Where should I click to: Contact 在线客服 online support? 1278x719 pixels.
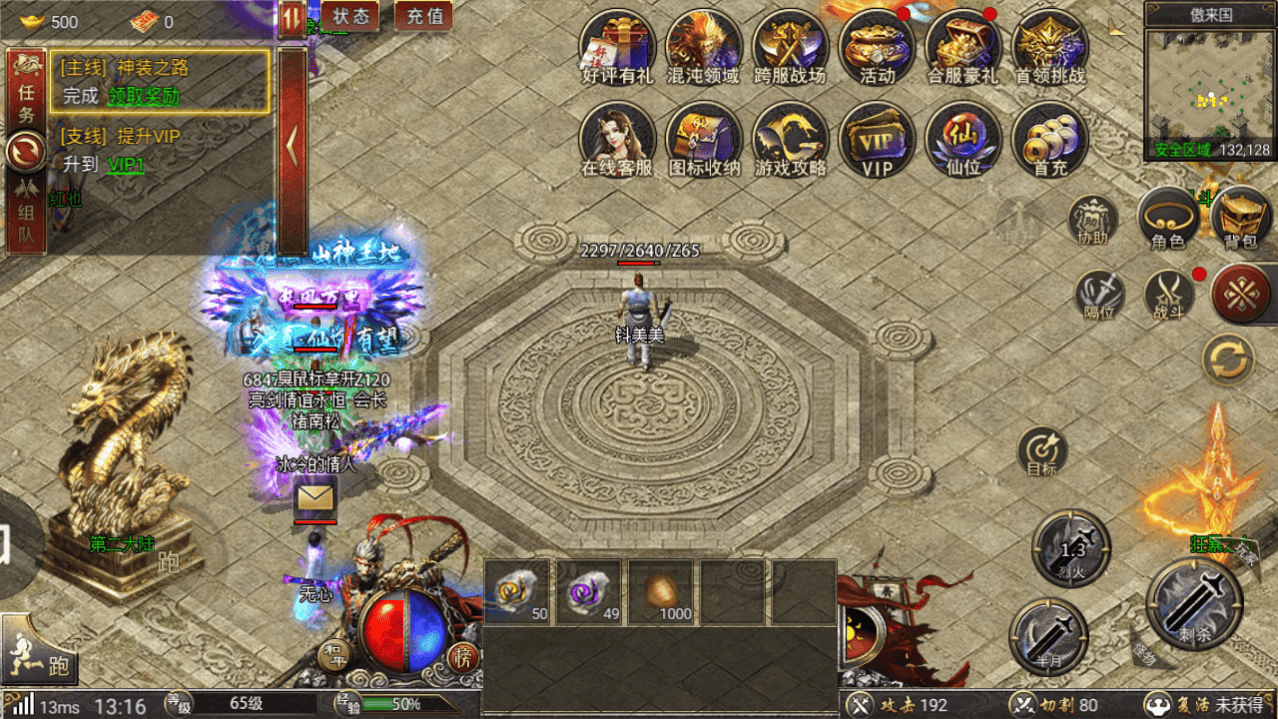pos(617,140)
